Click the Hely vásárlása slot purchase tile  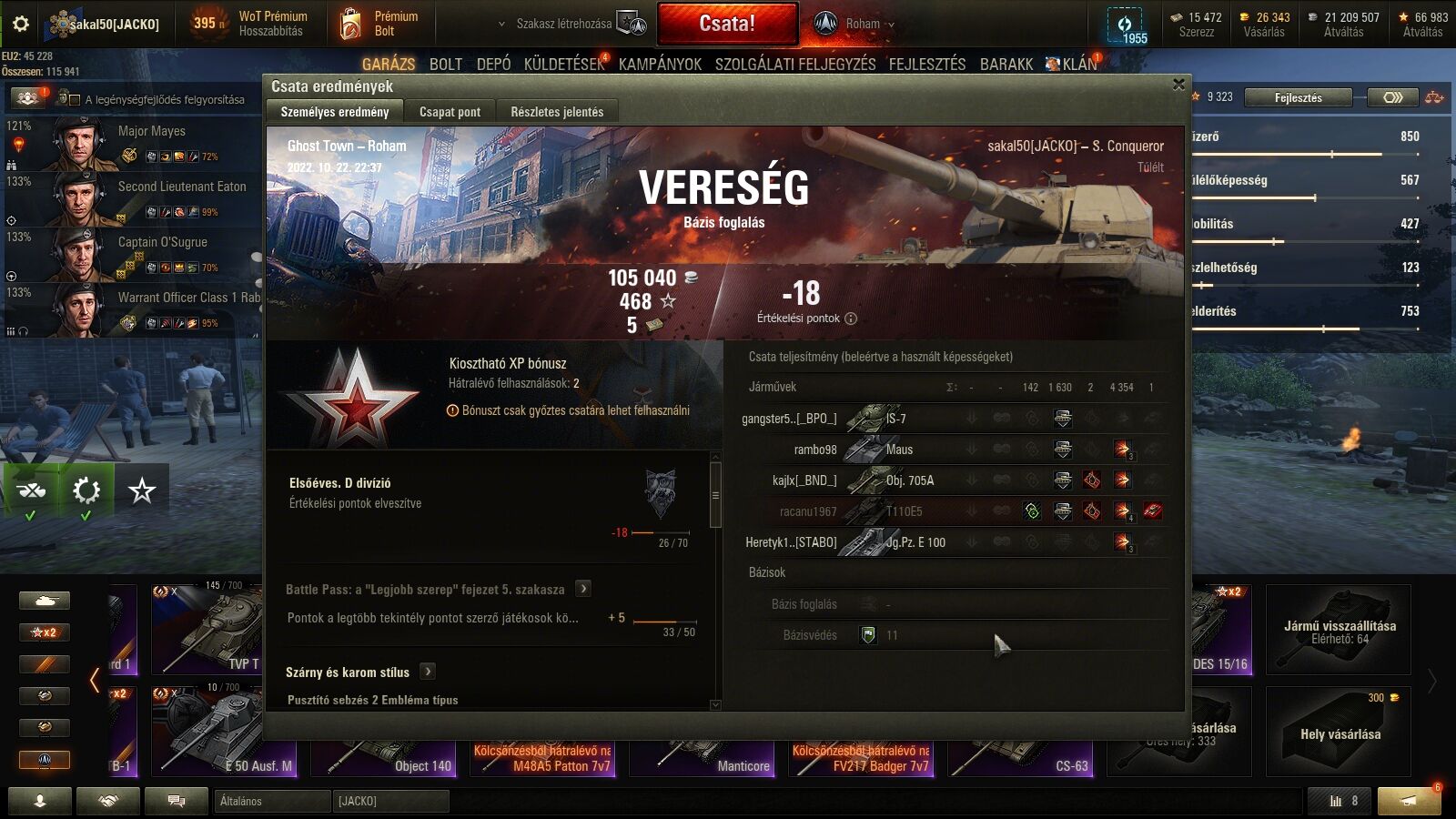pos(1339,733)
